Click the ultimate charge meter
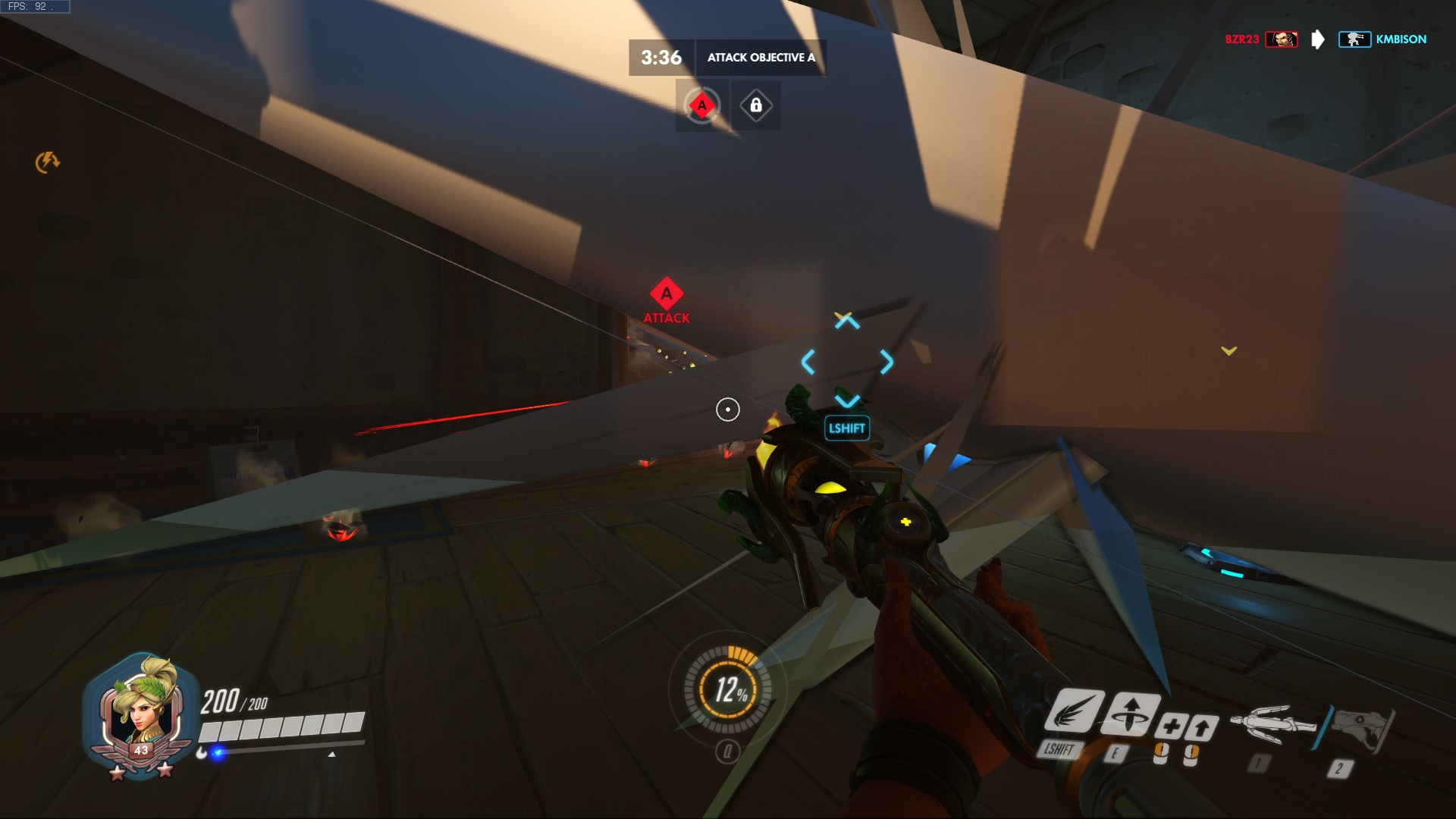The height and width of the screenshot is (819, 1456). pyautogui.click(x=729, y=689)
